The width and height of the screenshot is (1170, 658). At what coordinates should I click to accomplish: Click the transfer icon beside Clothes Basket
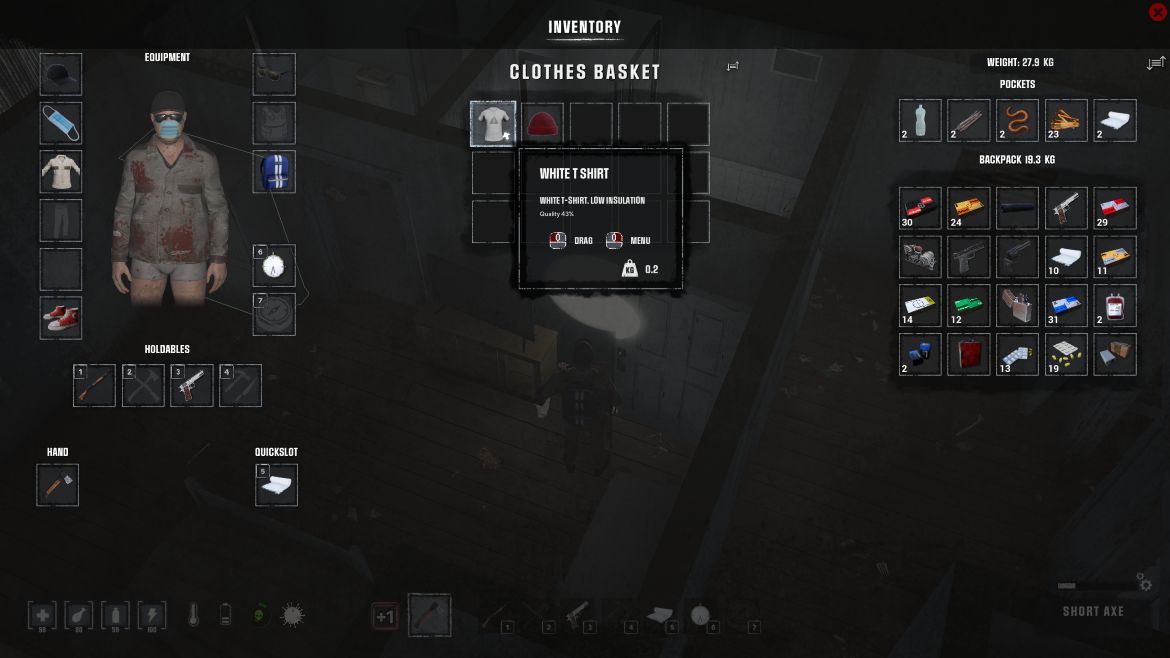(x=733, y=66)
